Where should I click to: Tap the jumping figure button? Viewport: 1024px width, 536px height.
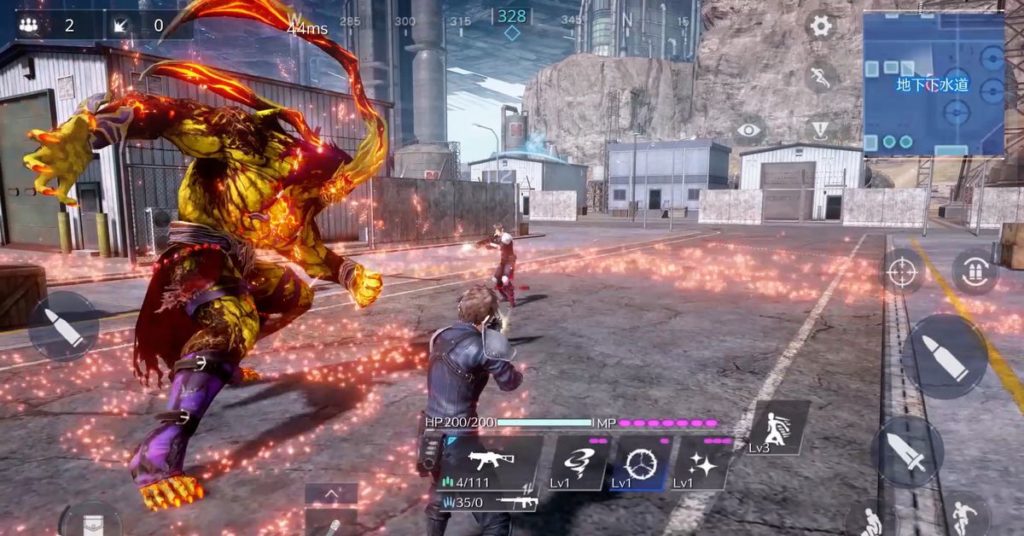click(963, 516)
